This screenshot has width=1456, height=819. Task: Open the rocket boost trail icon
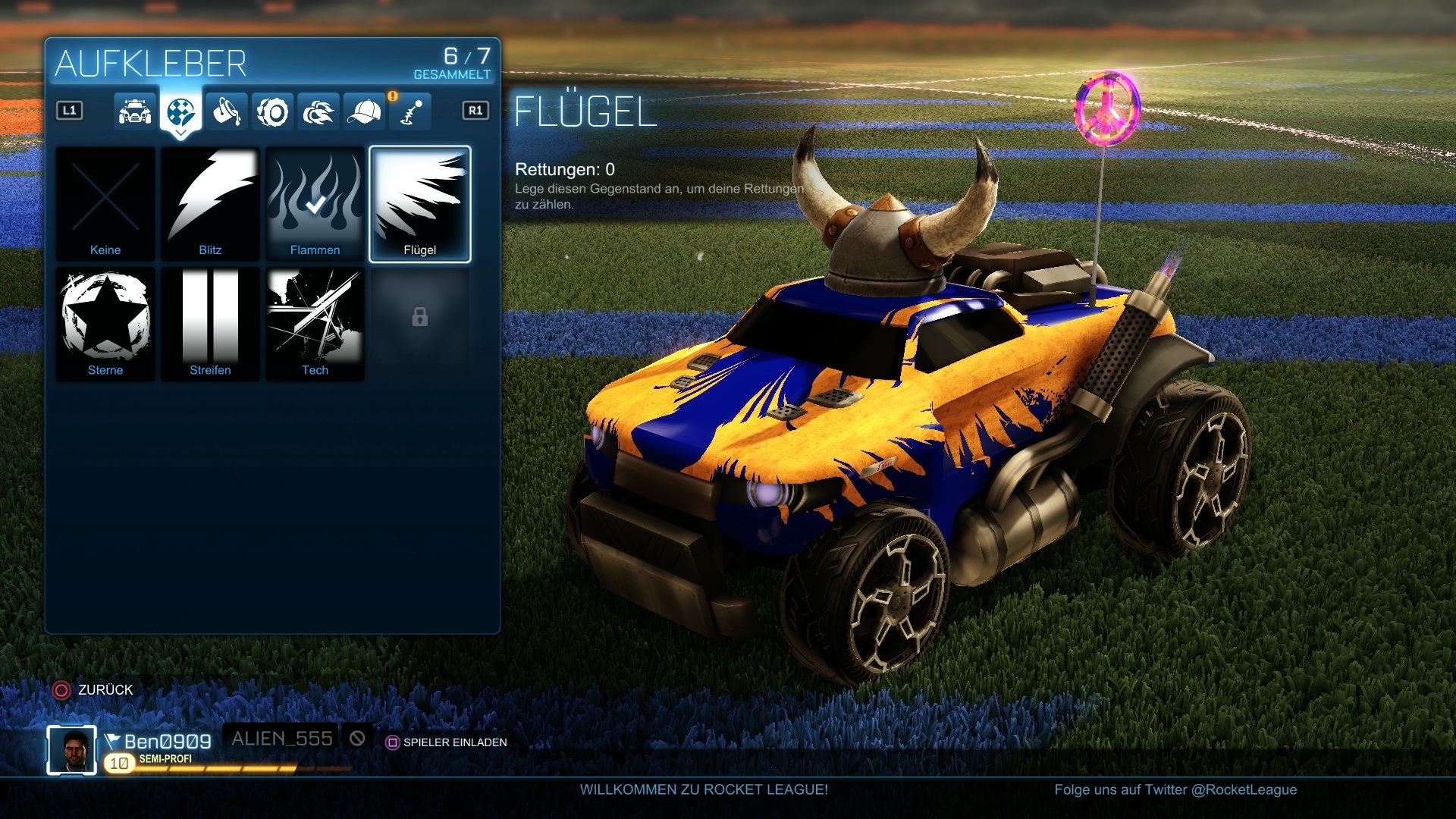coord(318,111)
